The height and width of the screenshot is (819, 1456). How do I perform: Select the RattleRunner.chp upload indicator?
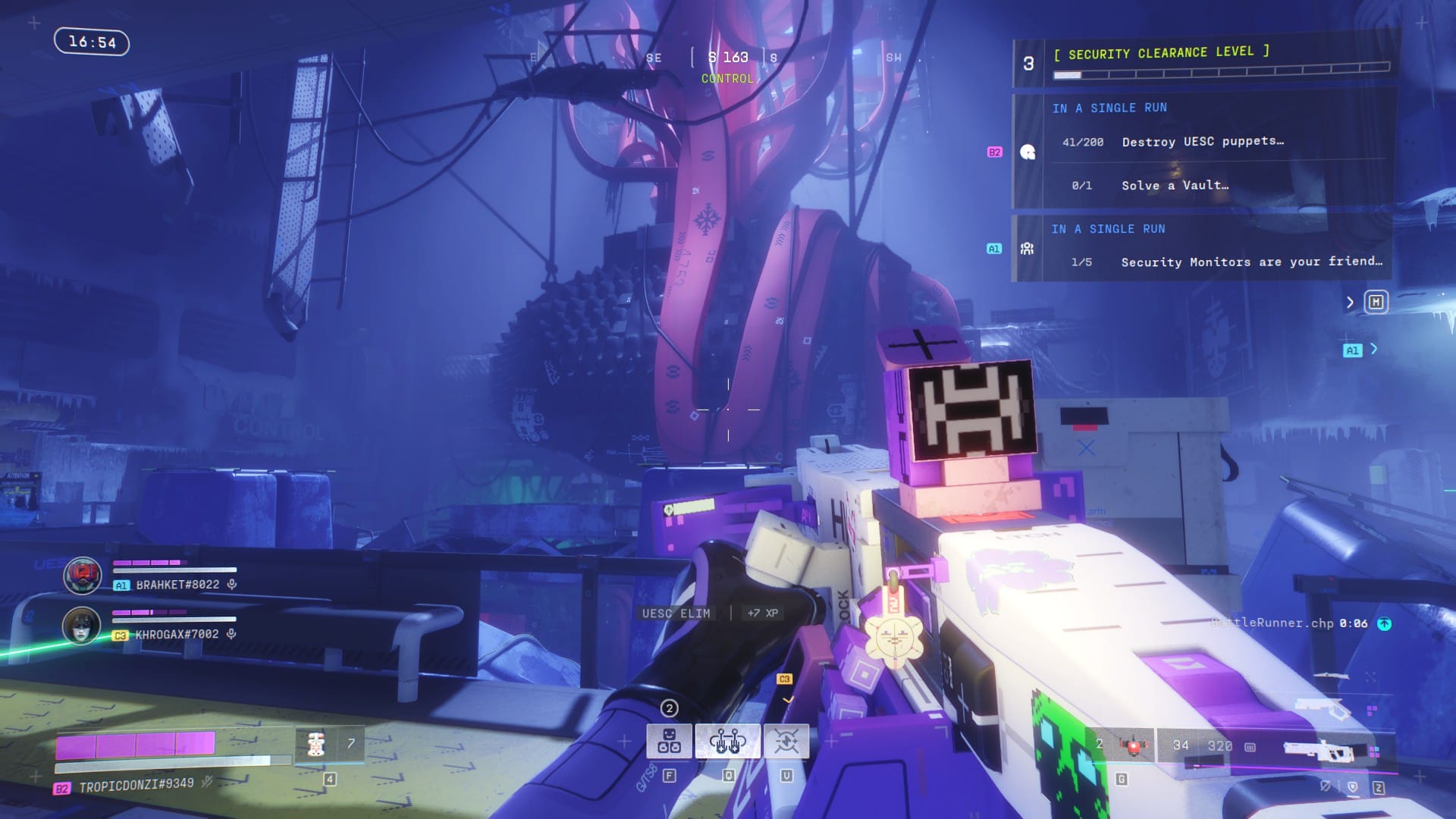1384,623
